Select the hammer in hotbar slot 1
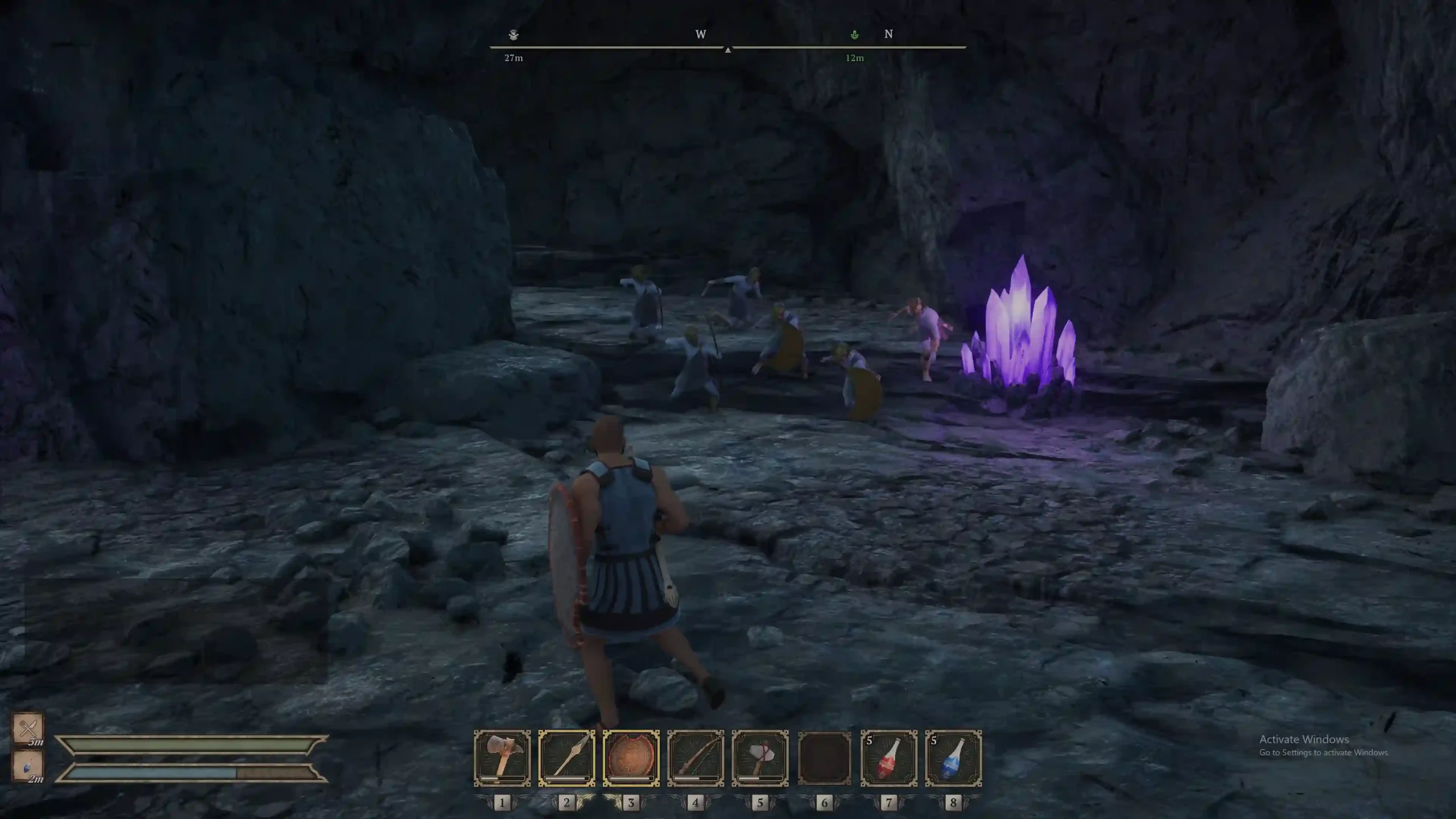The image size is (1456, 819). tap(502, 758)
